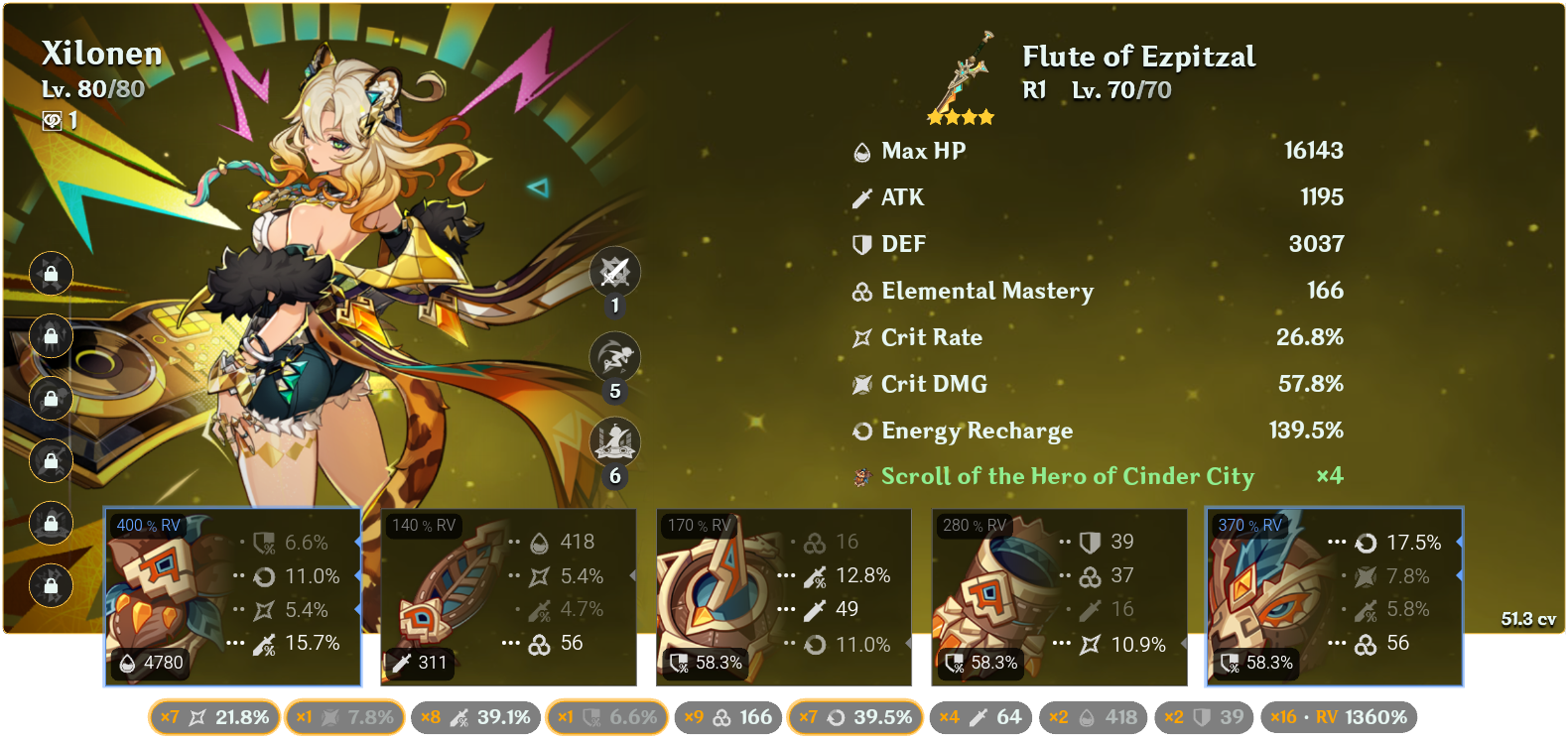Click the Normal Attack talent icon showing level 1
The image size is (1568, 741).
click(615, 273)
